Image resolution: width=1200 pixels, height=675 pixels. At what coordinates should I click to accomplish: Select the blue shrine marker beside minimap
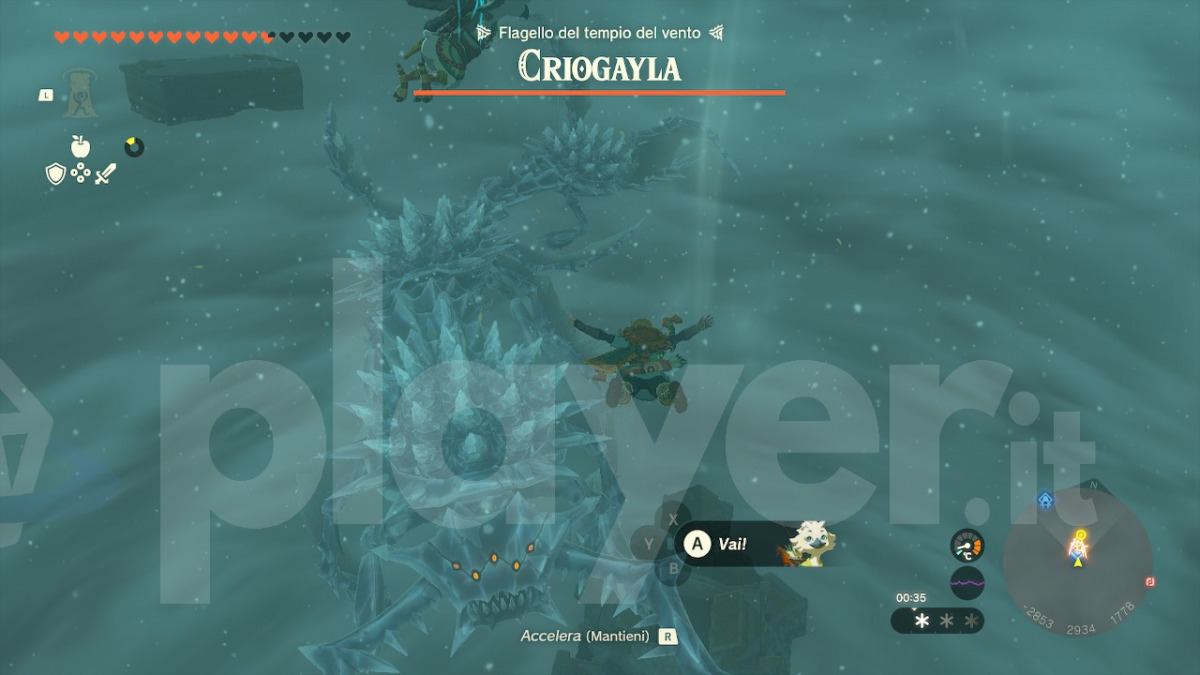tap(1045, 499)
